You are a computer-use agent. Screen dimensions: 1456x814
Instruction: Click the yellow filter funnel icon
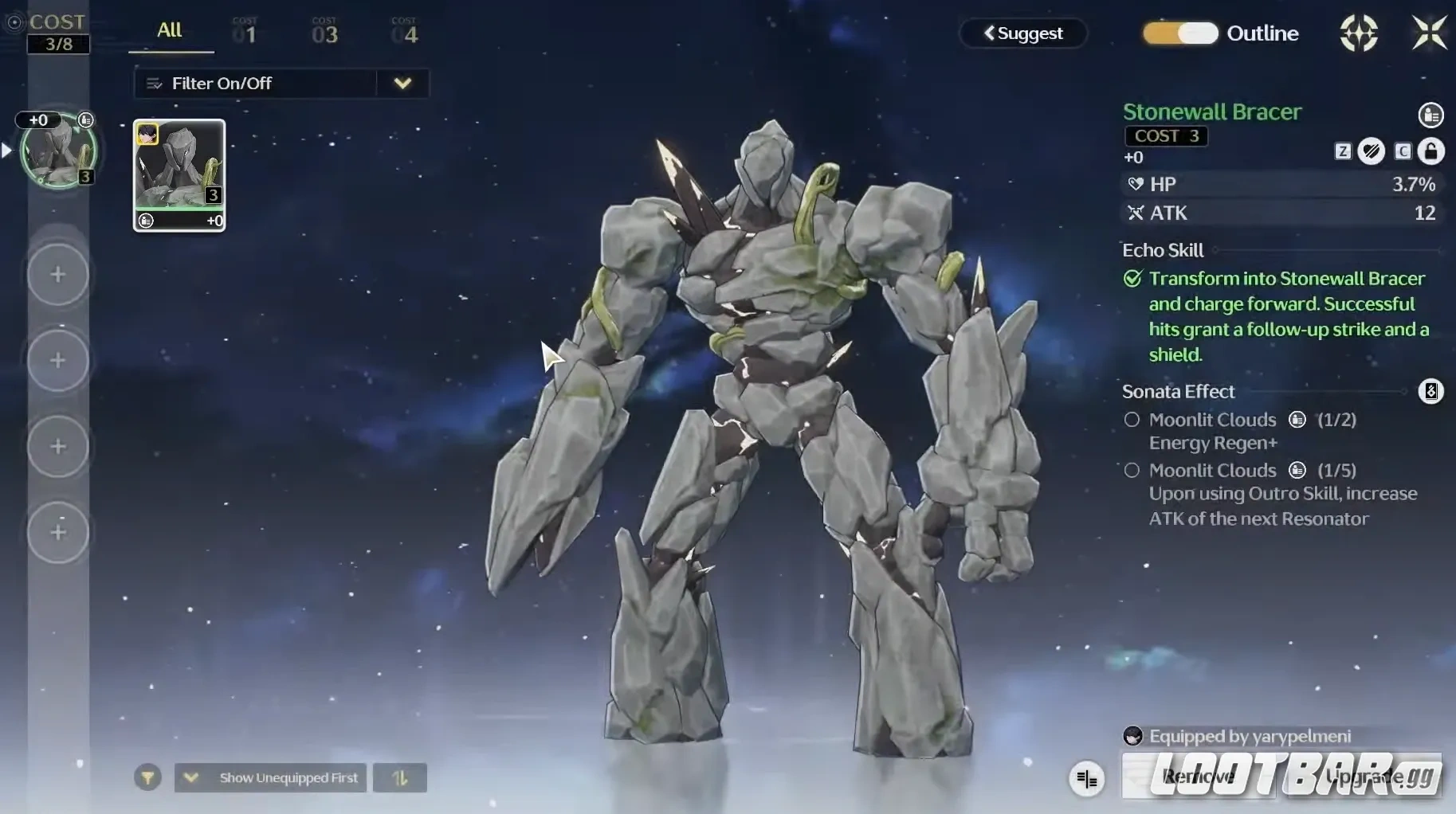[x=147, y=777]
